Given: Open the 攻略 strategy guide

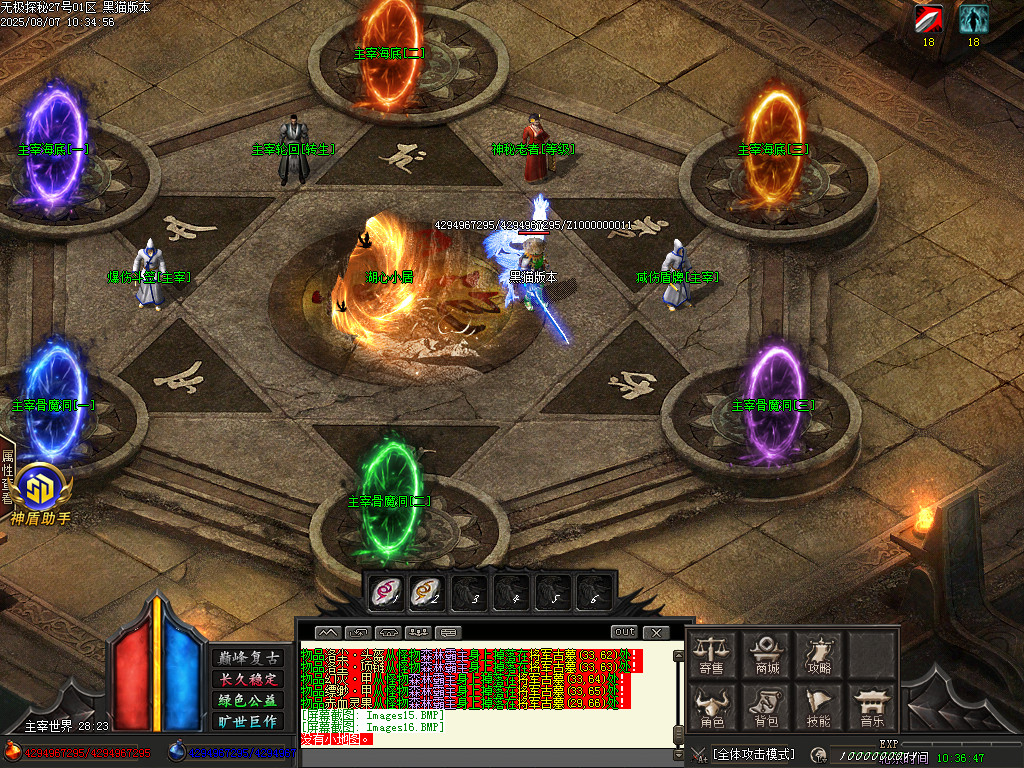Looking at the screenshot, I should (x=820, y=654).
